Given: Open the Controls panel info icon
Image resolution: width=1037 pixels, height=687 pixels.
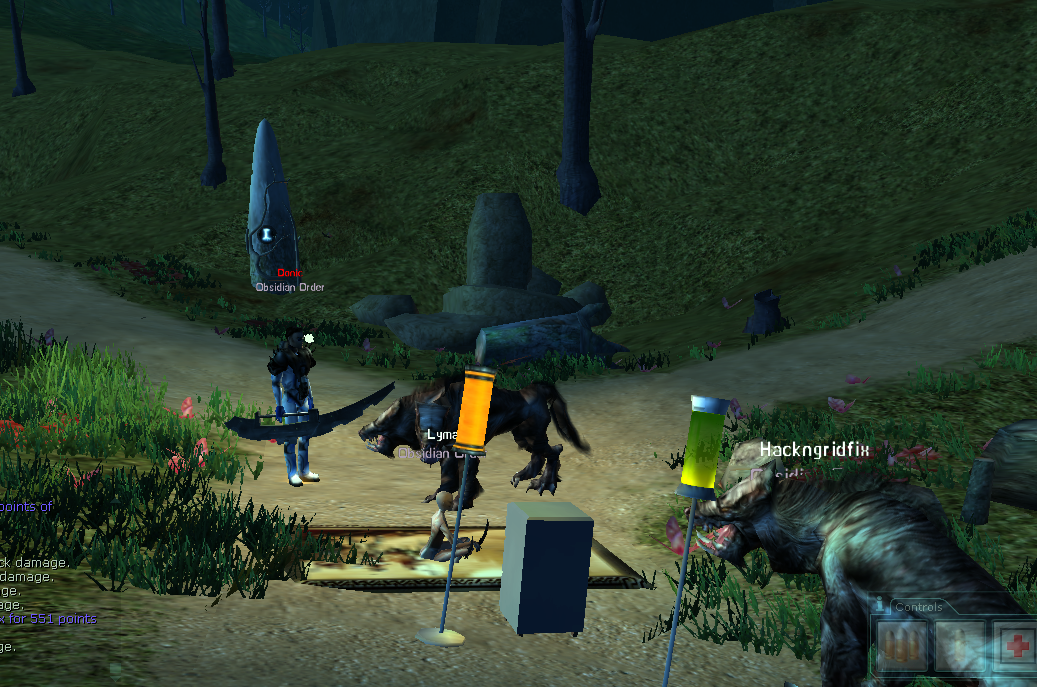Looking at the screenshot, I should pyautogui.click(x=879, y=605).
